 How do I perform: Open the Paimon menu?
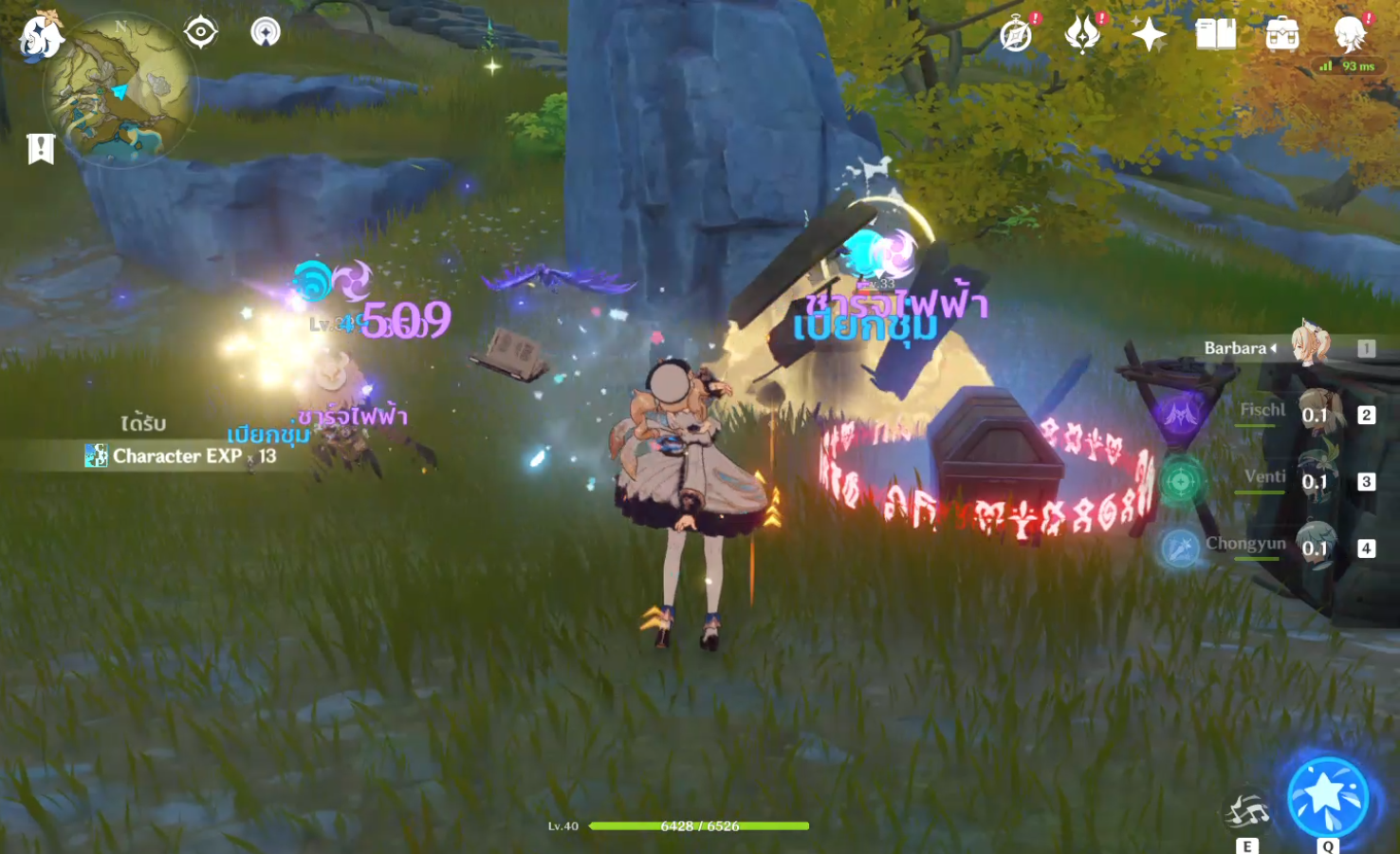(x=40, y=35)
